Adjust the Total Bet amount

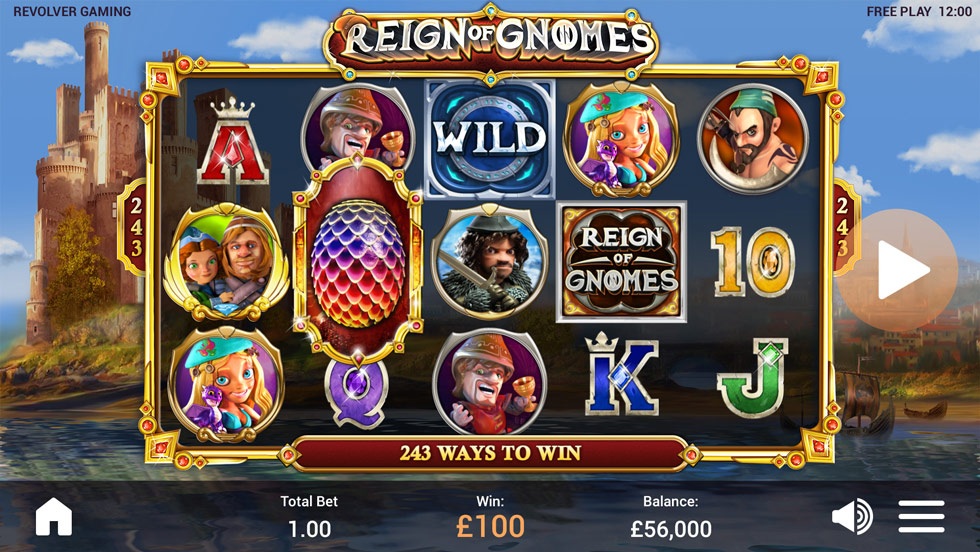click(x=309, y=518)
